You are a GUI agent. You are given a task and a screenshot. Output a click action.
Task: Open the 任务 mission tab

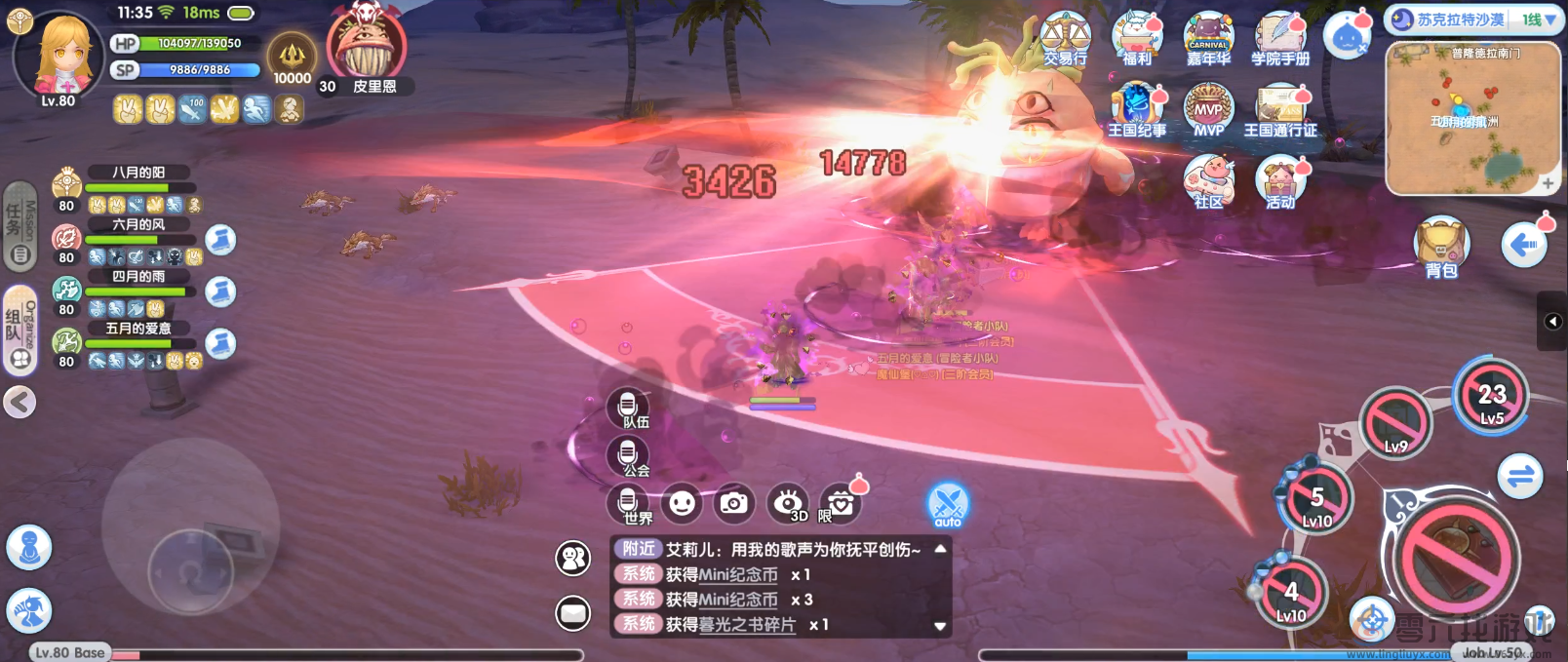19,226
